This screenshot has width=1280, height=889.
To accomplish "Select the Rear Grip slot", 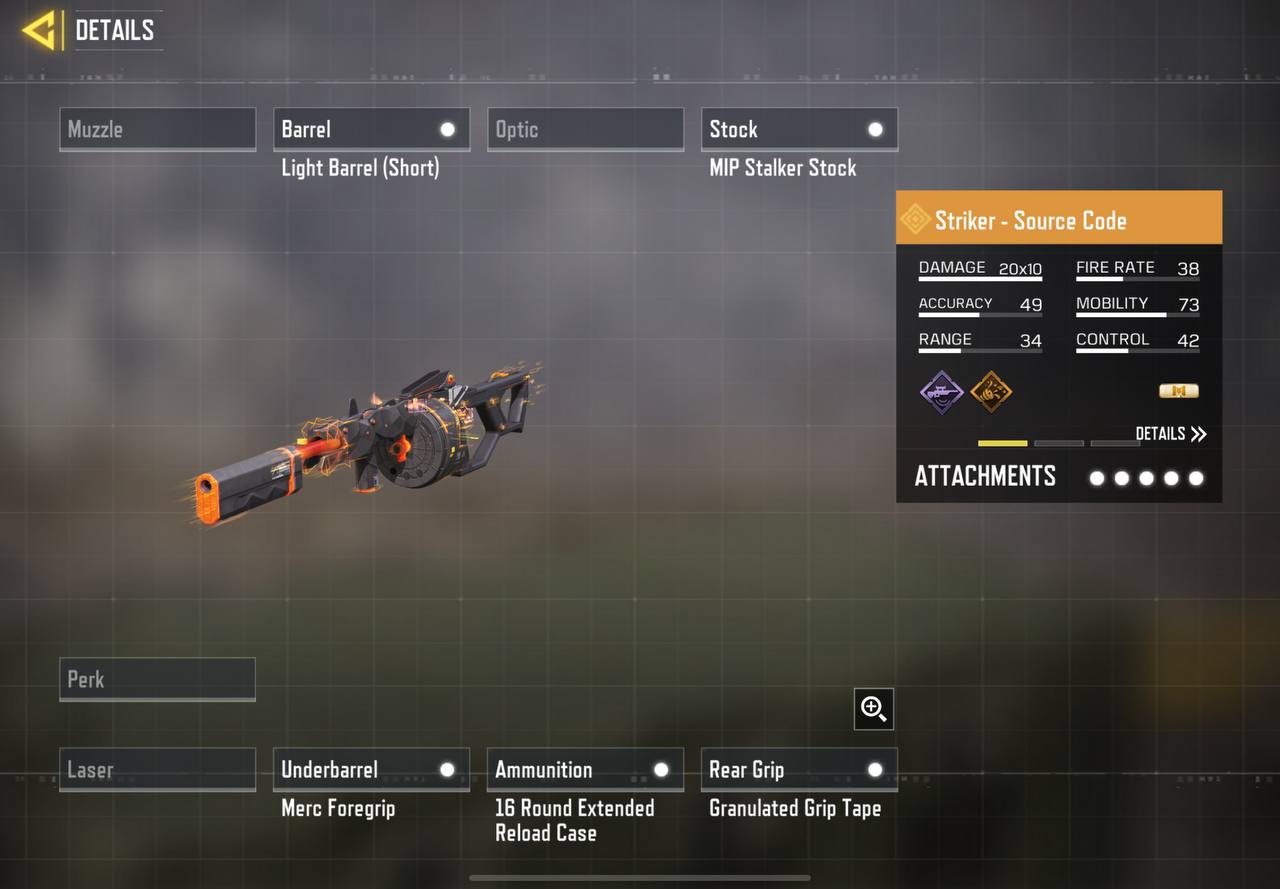I will click(799, 770).
